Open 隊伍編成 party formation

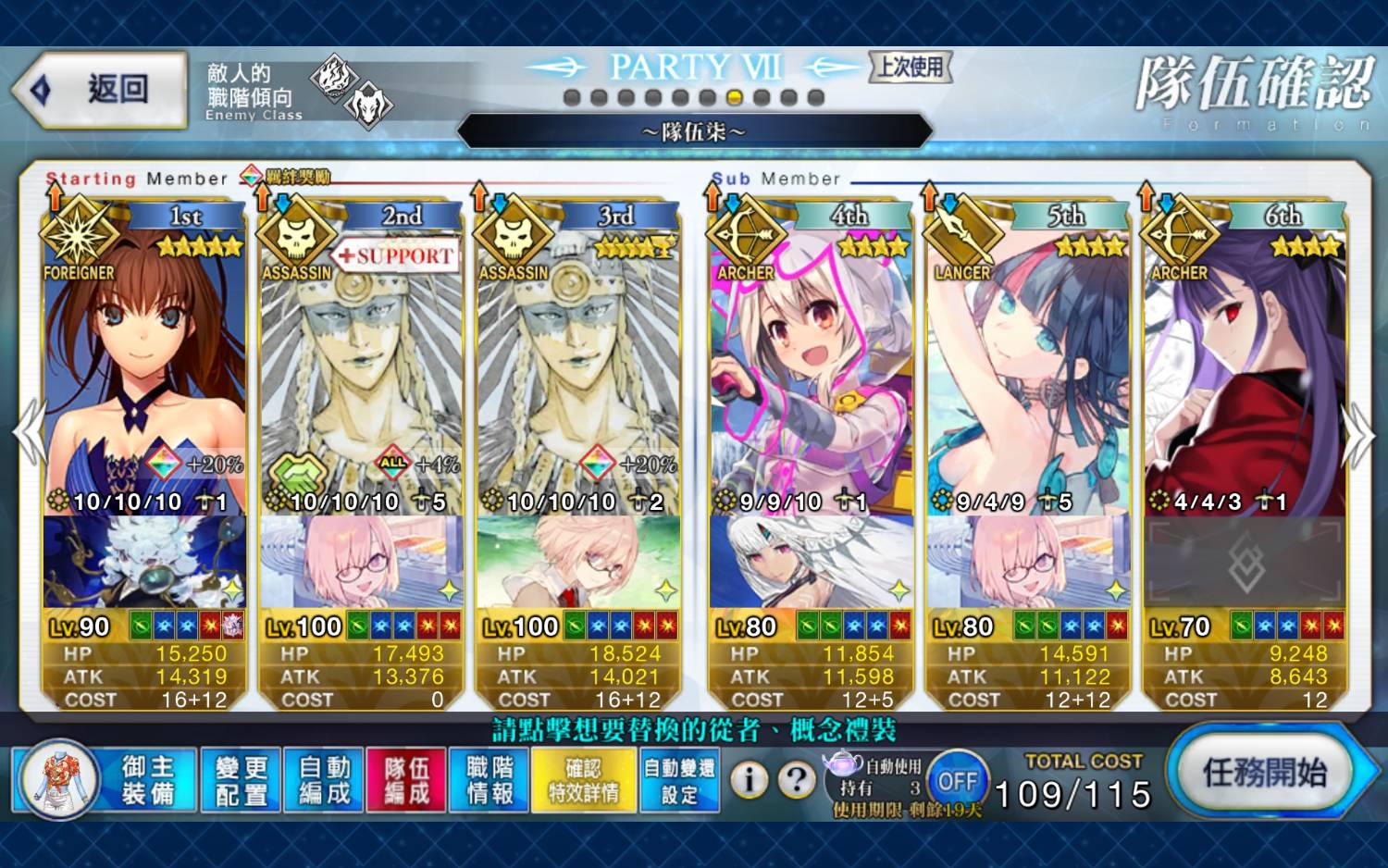click(x=406, y=780)
